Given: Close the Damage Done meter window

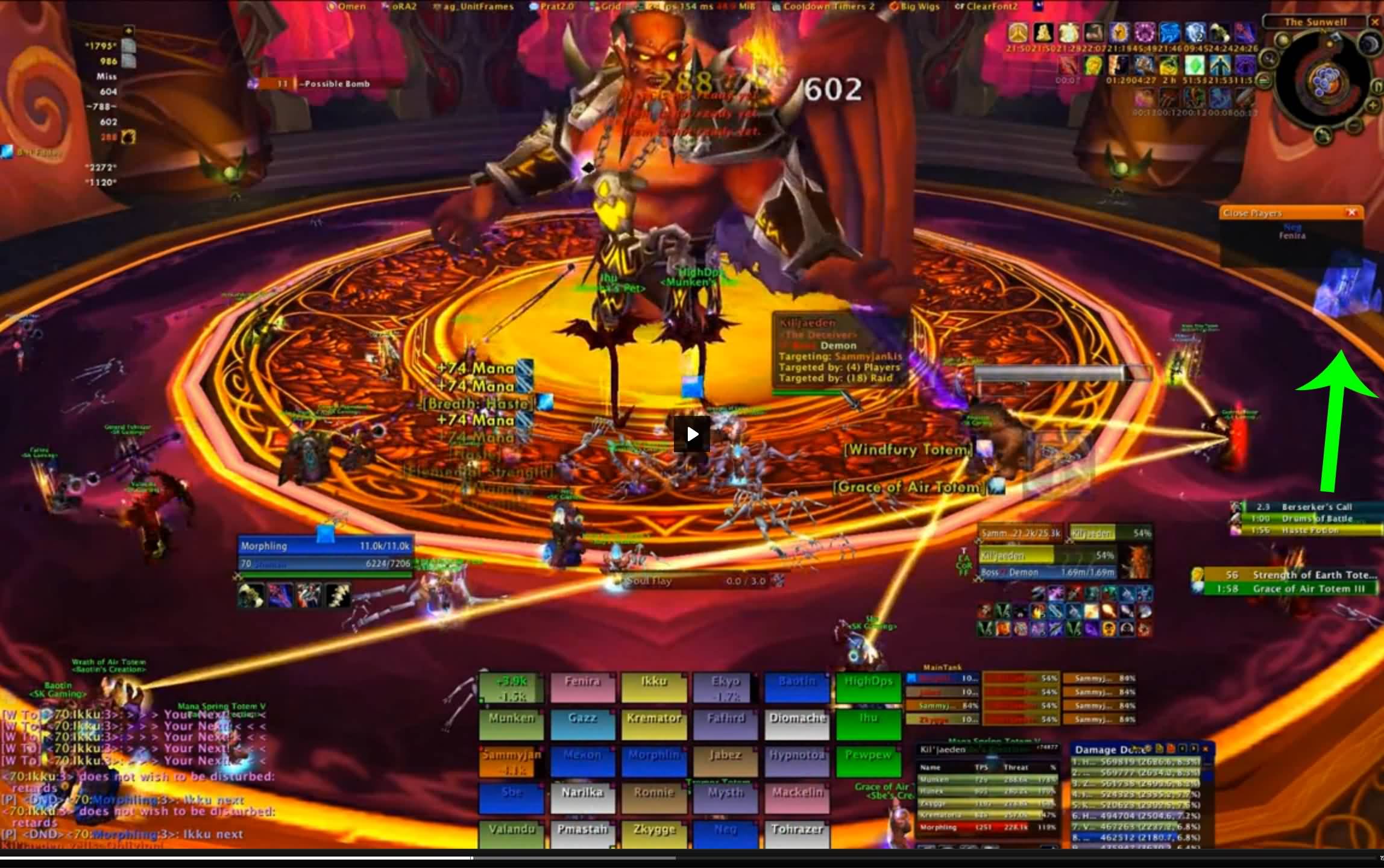Looking at the screenshot, I should [x=1206, y=749].
